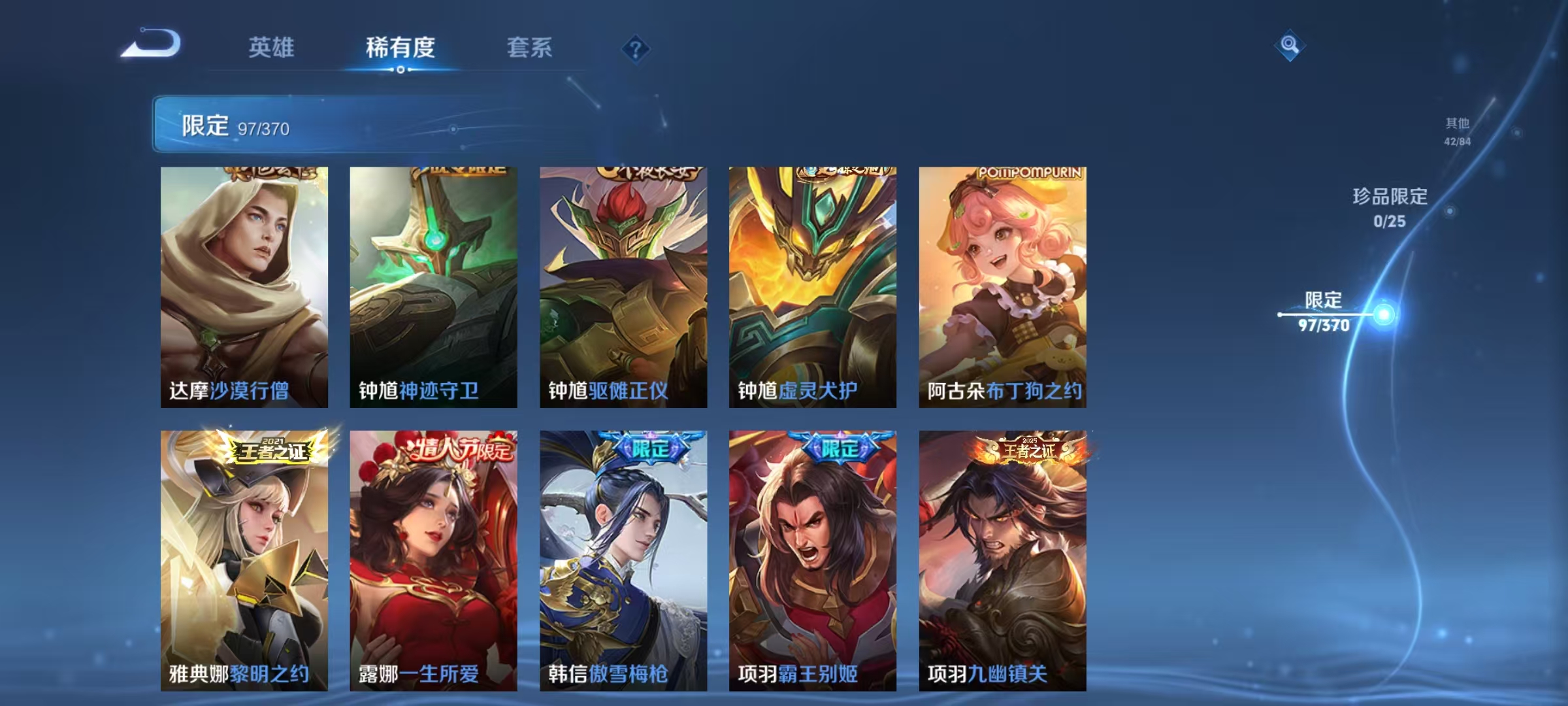Click the POMPOMPURIN badge on 阿古朵 card
Screen dimensions: 1568x706
pos(1030,175)
